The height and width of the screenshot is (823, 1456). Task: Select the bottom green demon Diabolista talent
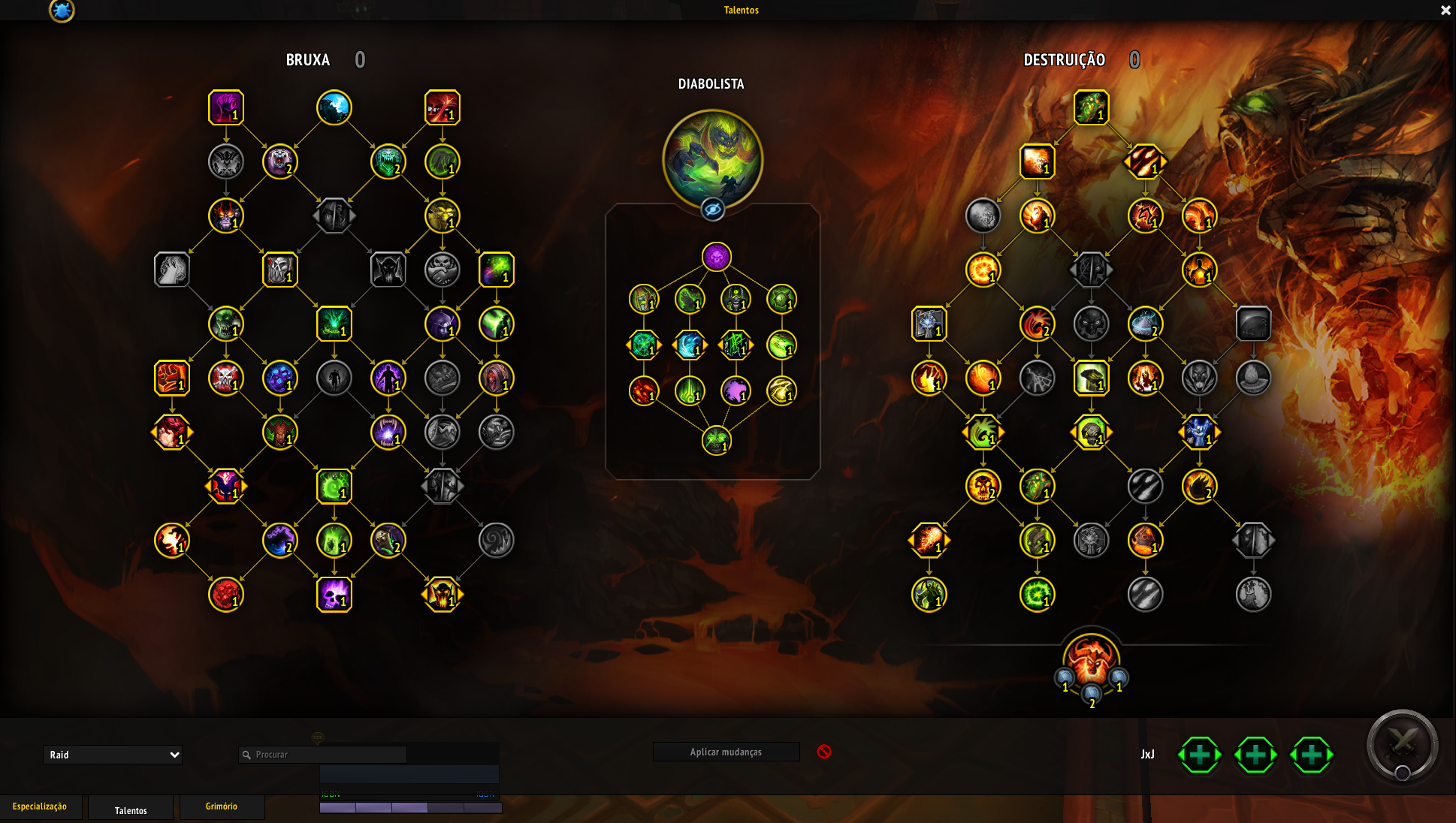[717, 441]
